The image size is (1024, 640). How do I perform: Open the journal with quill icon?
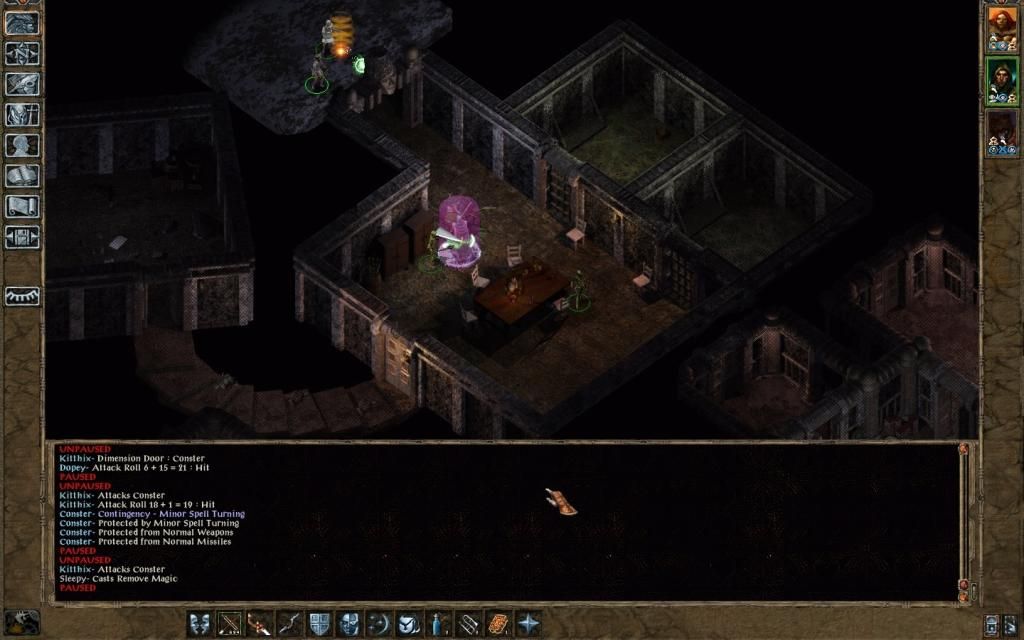pyautogui.click(x=22, y=85)
